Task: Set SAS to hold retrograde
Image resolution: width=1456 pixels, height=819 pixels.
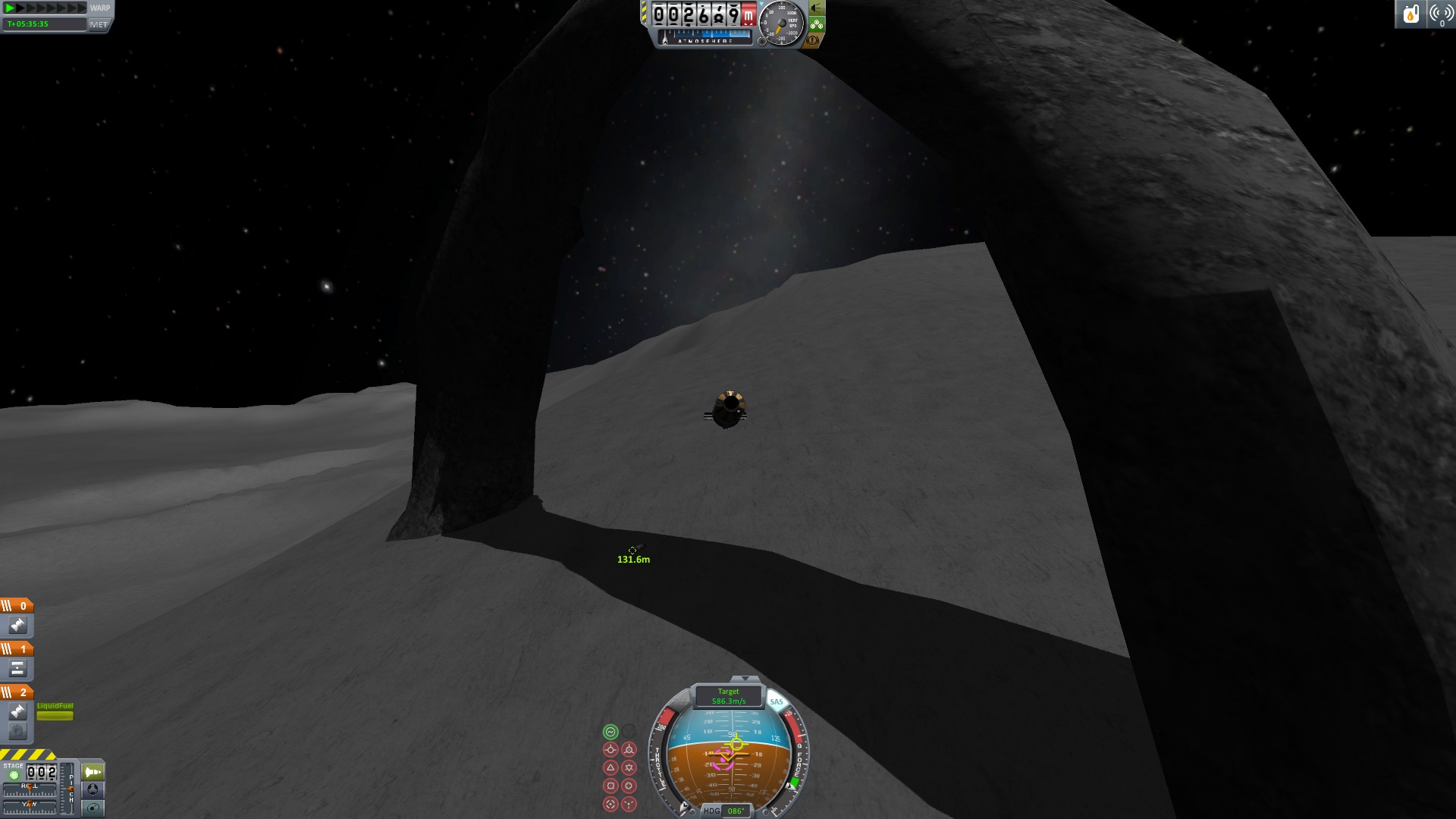Action: (629, 750)
